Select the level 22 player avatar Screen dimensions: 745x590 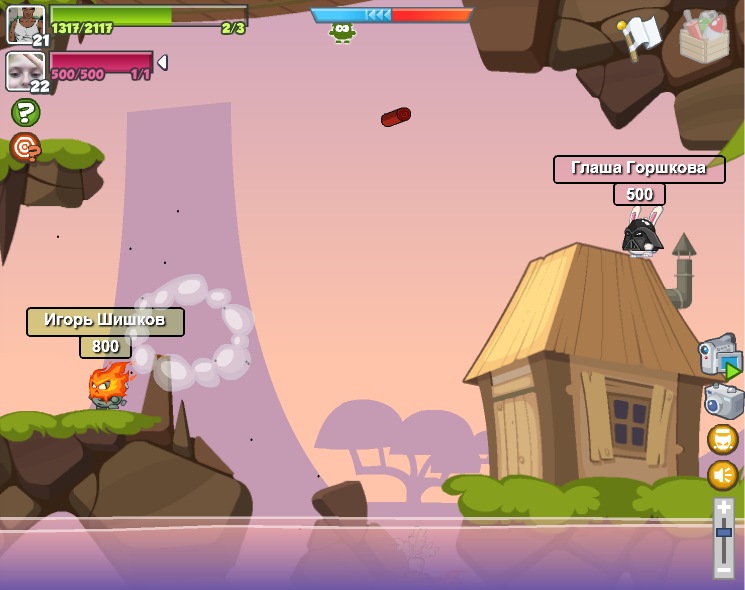(x=24, y=70)
